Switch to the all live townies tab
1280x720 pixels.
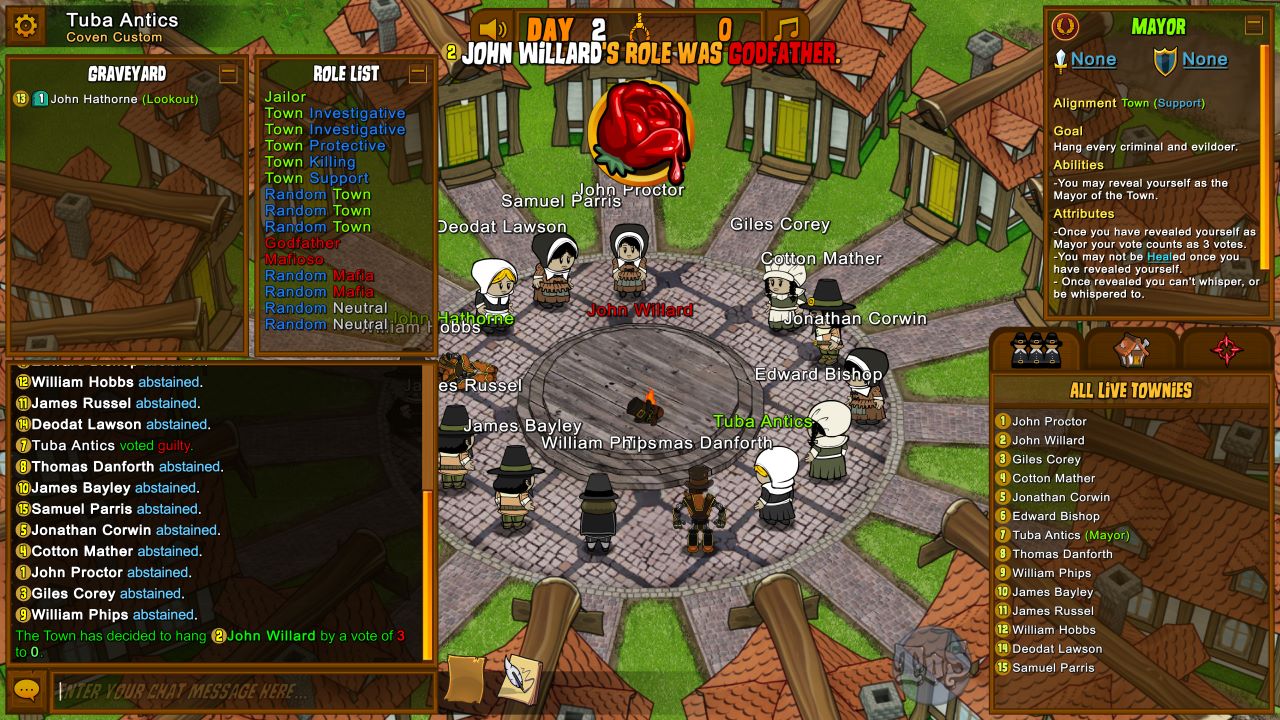tap(1036, 349)
